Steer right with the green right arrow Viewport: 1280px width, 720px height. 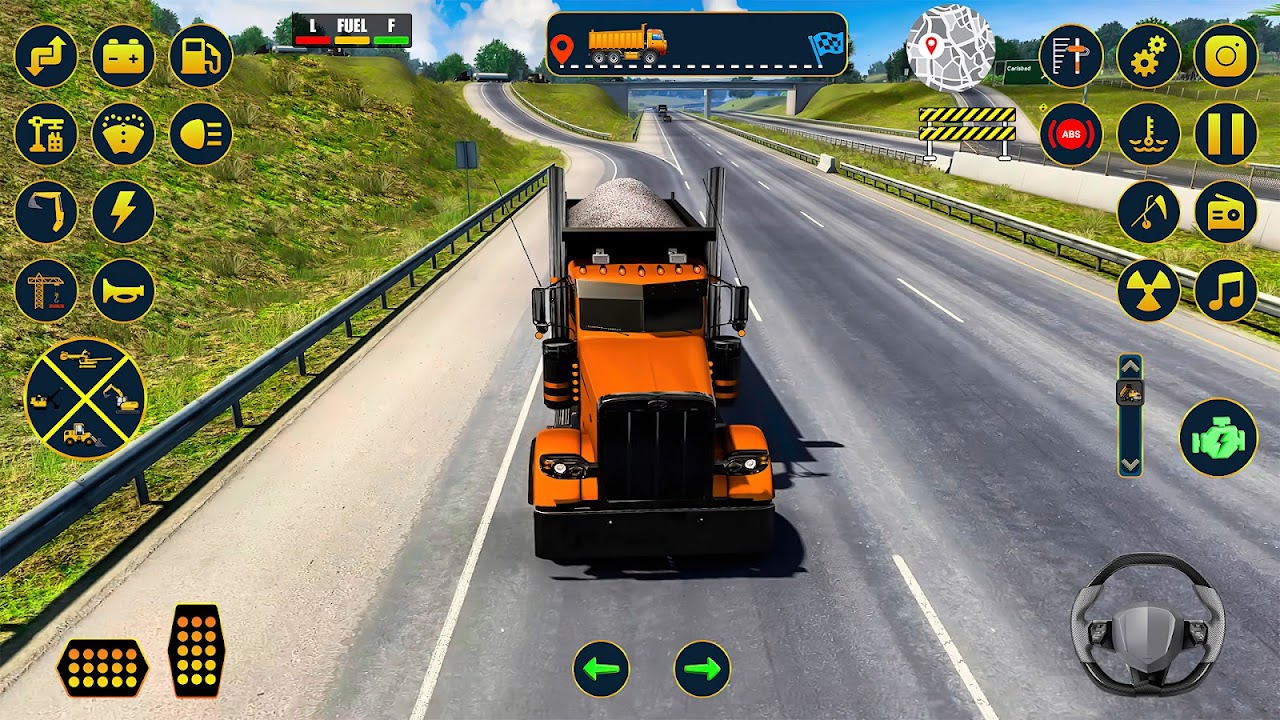(x=702, y=669)
